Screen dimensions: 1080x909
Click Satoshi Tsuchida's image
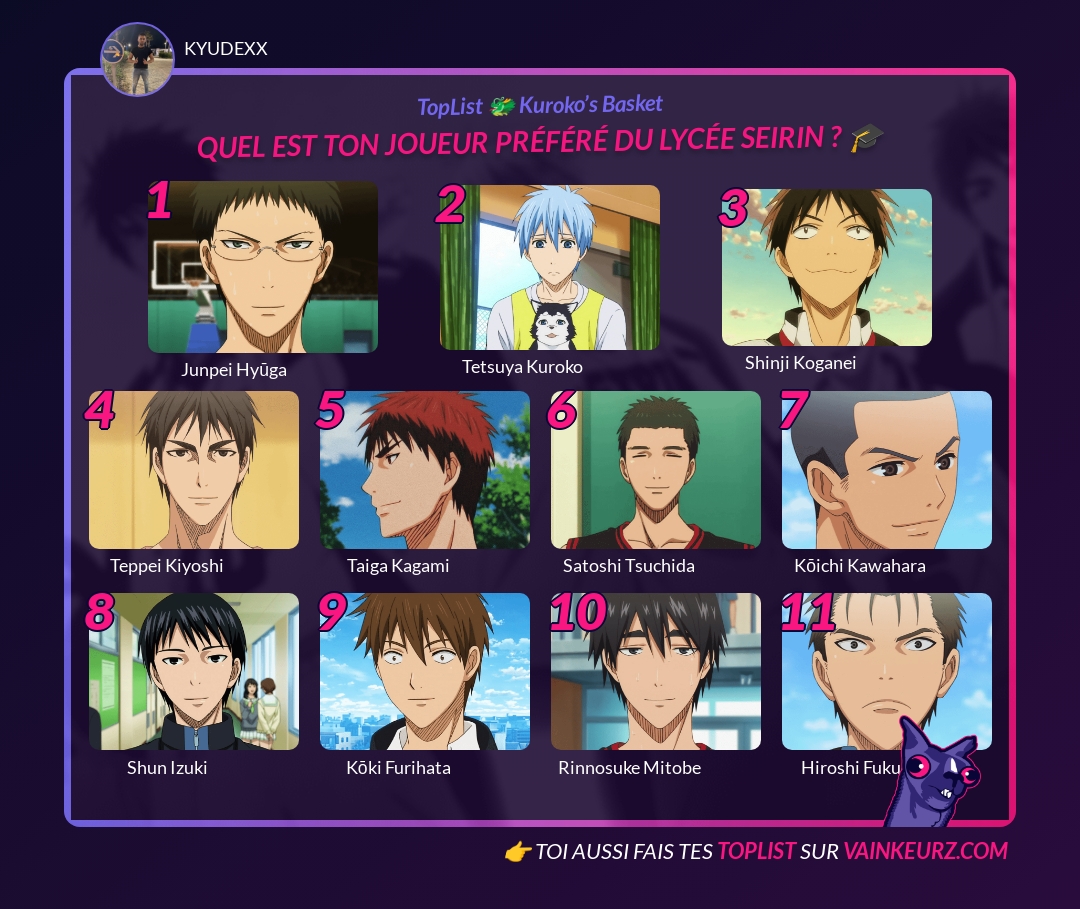[656, 470]
